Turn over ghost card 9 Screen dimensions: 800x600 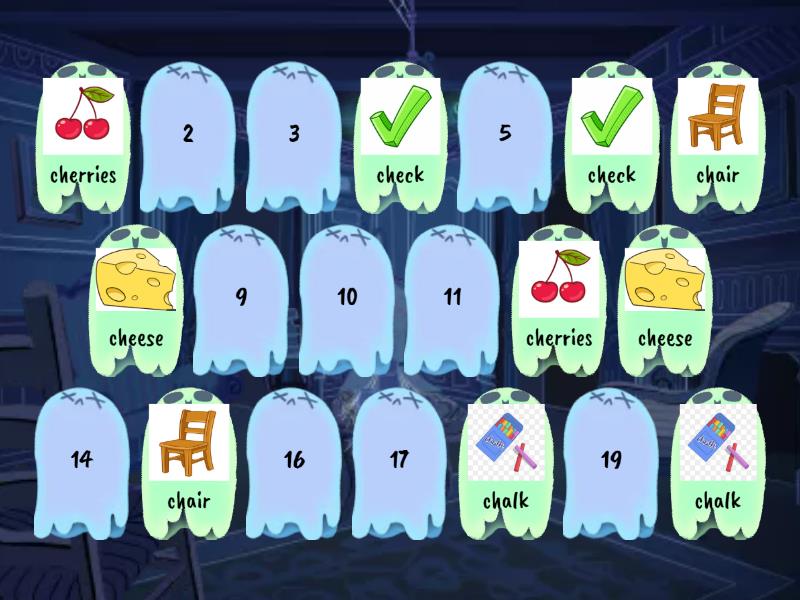241,297
